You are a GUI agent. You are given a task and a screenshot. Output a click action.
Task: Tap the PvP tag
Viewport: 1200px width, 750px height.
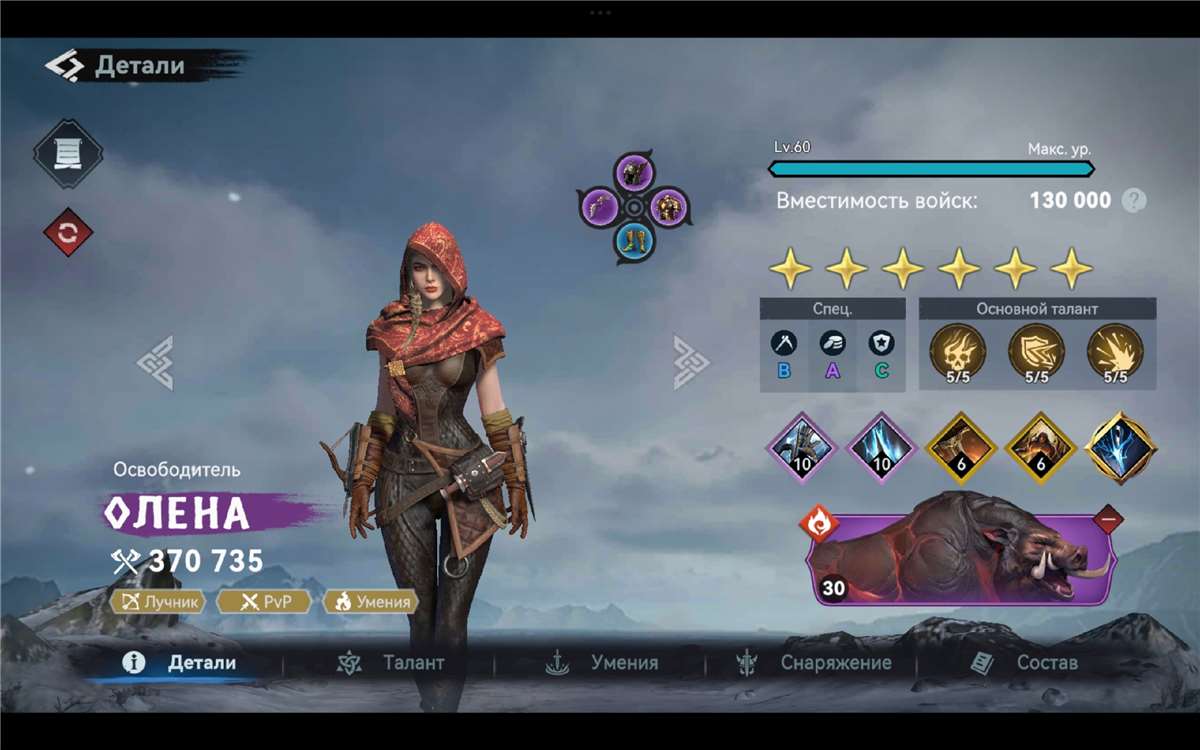click(263, 601)
